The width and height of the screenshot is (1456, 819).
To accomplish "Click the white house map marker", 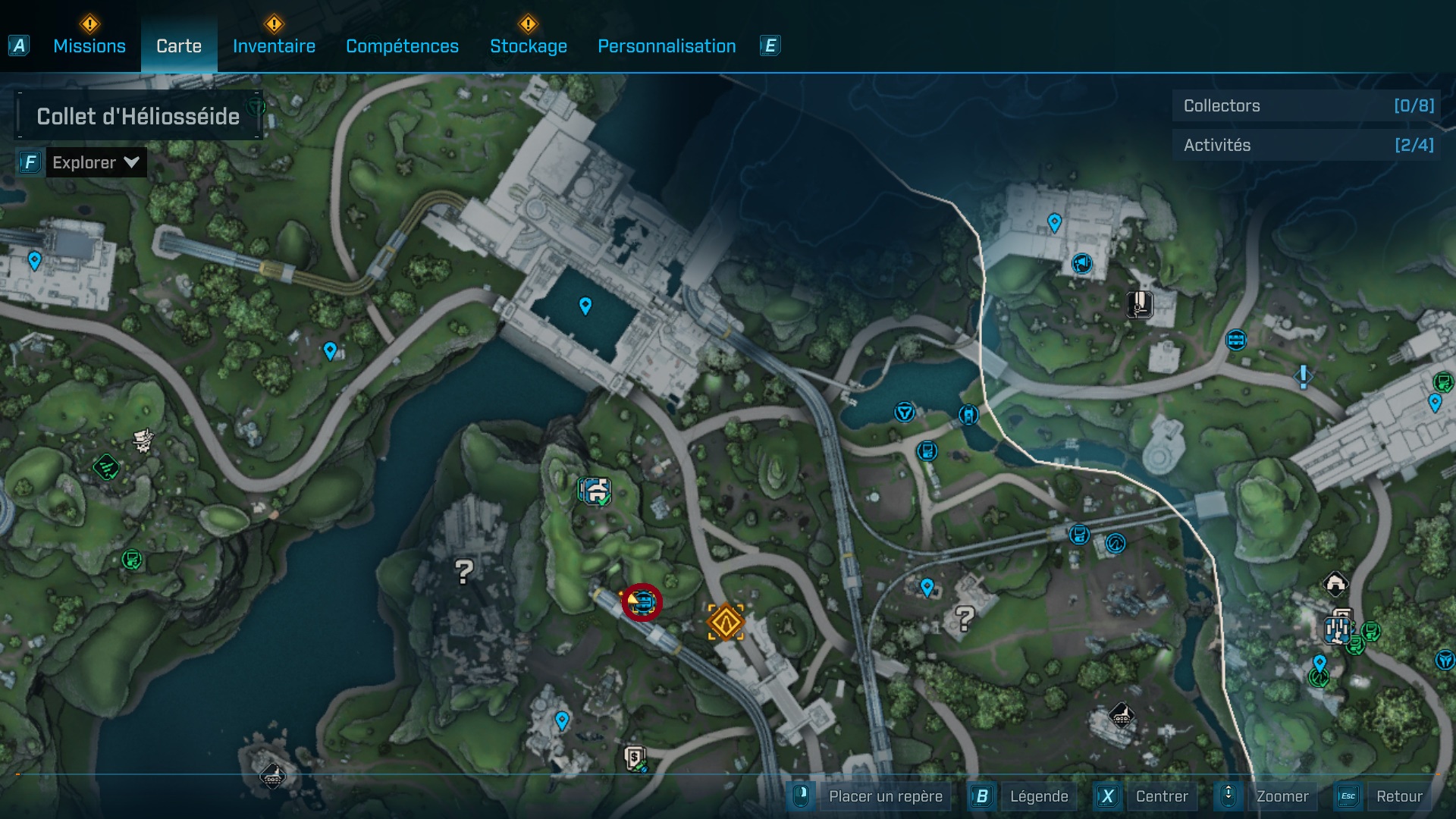I will pyautogui.click(x=1335, y=584).
